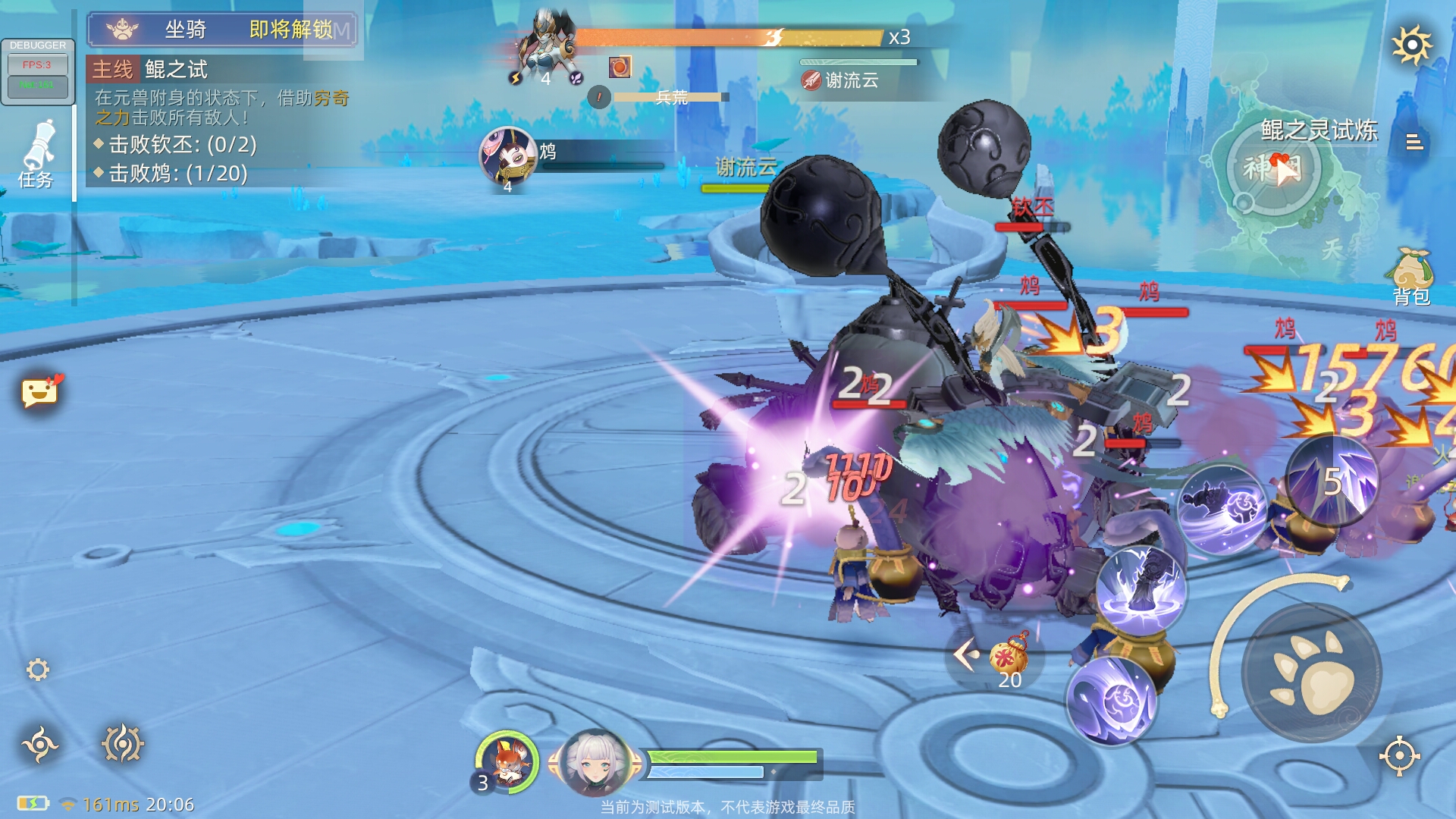This screenshot has width=1456, height=819.
Task: Use the charging beast skill
Action: (x=1222, y=508)
